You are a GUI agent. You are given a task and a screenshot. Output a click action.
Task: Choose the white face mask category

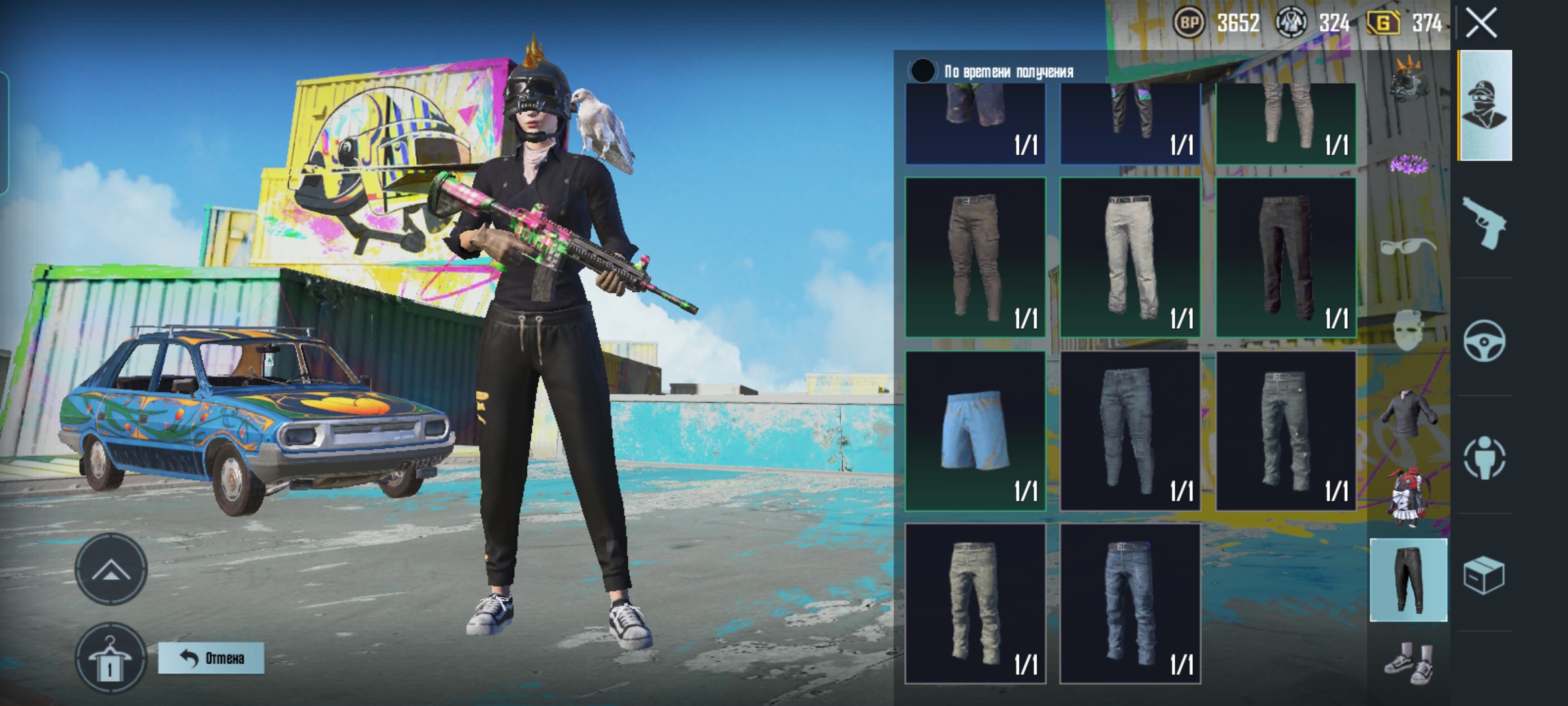[1409, 331]
